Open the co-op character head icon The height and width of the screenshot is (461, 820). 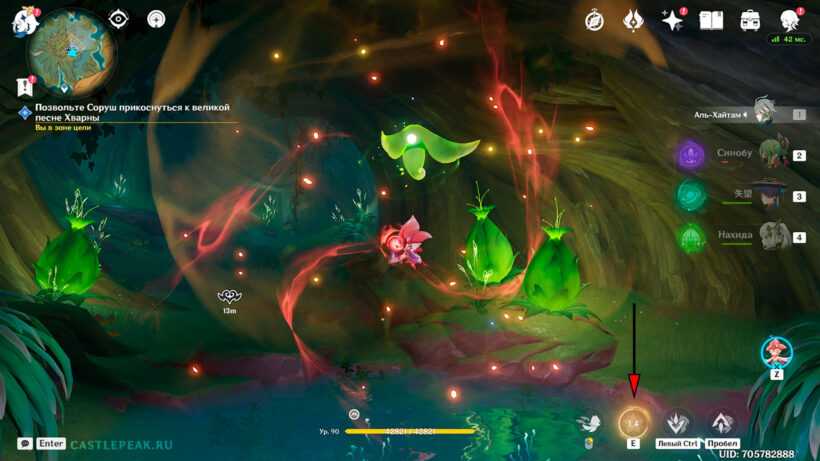pyautogui.click(x=789, y=20)
